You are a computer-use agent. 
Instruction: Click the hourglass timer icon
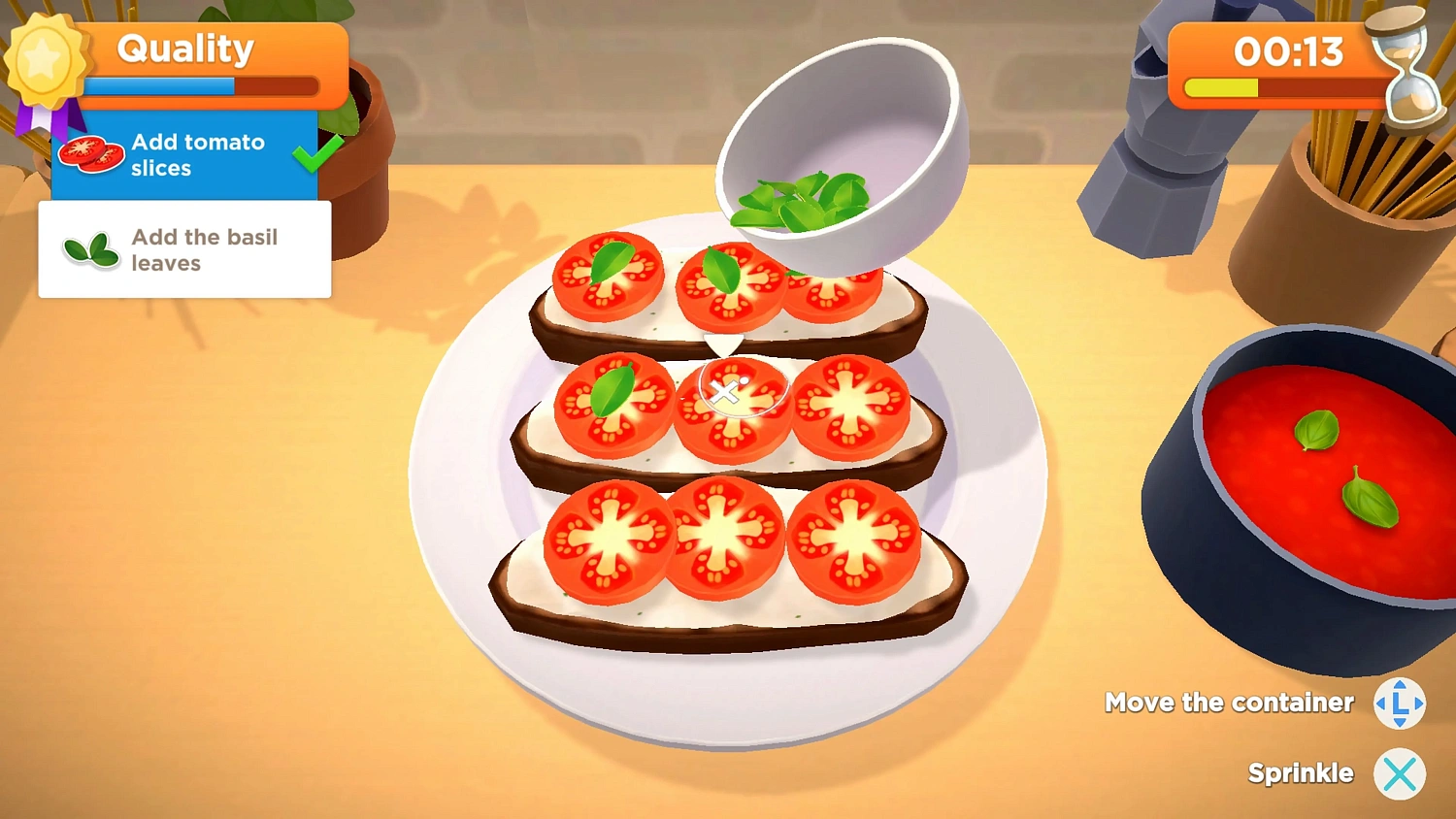tap(1401, 70)
